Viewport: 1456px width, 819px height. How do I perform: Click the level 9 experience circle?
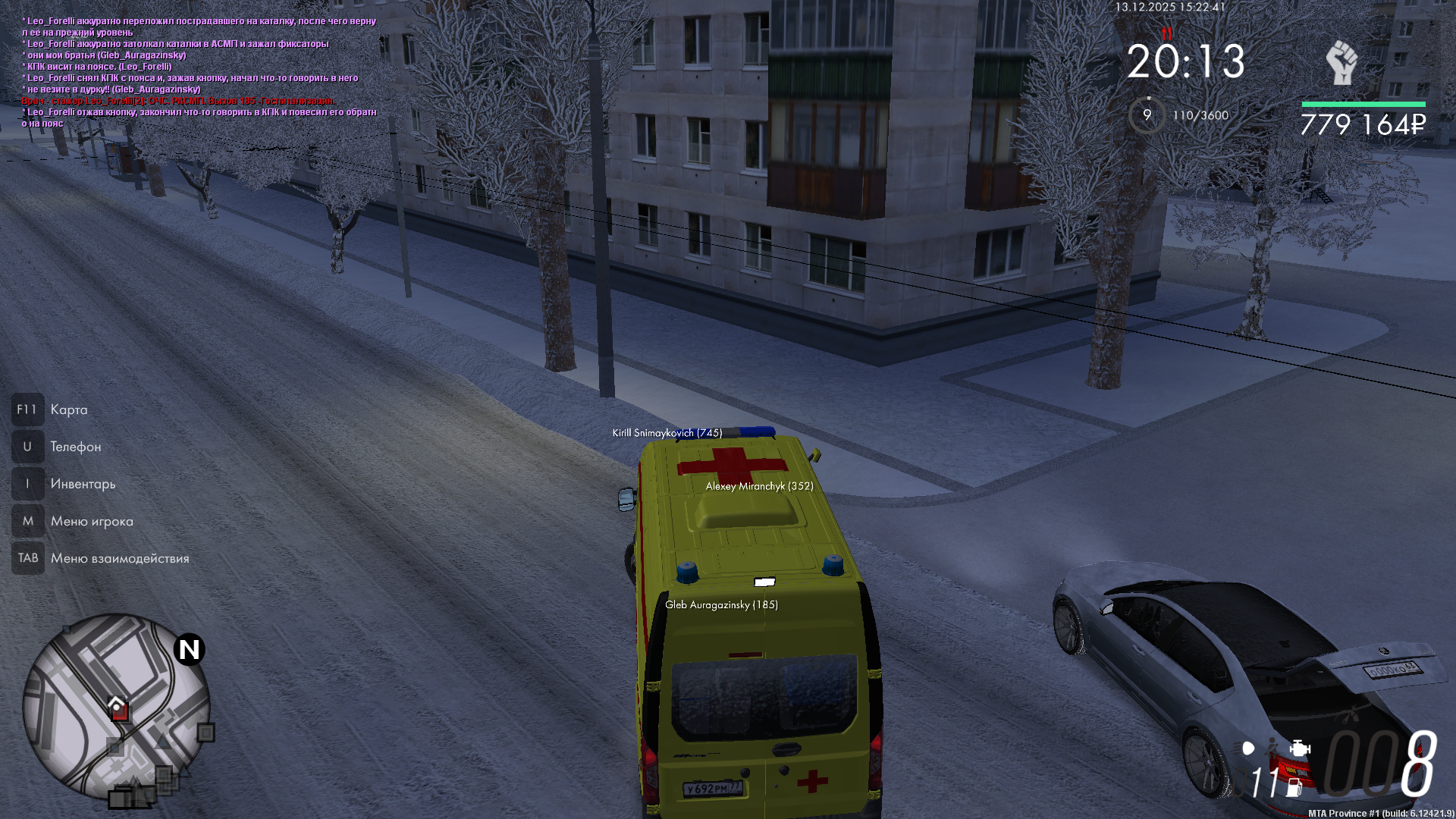point(1147,115)
